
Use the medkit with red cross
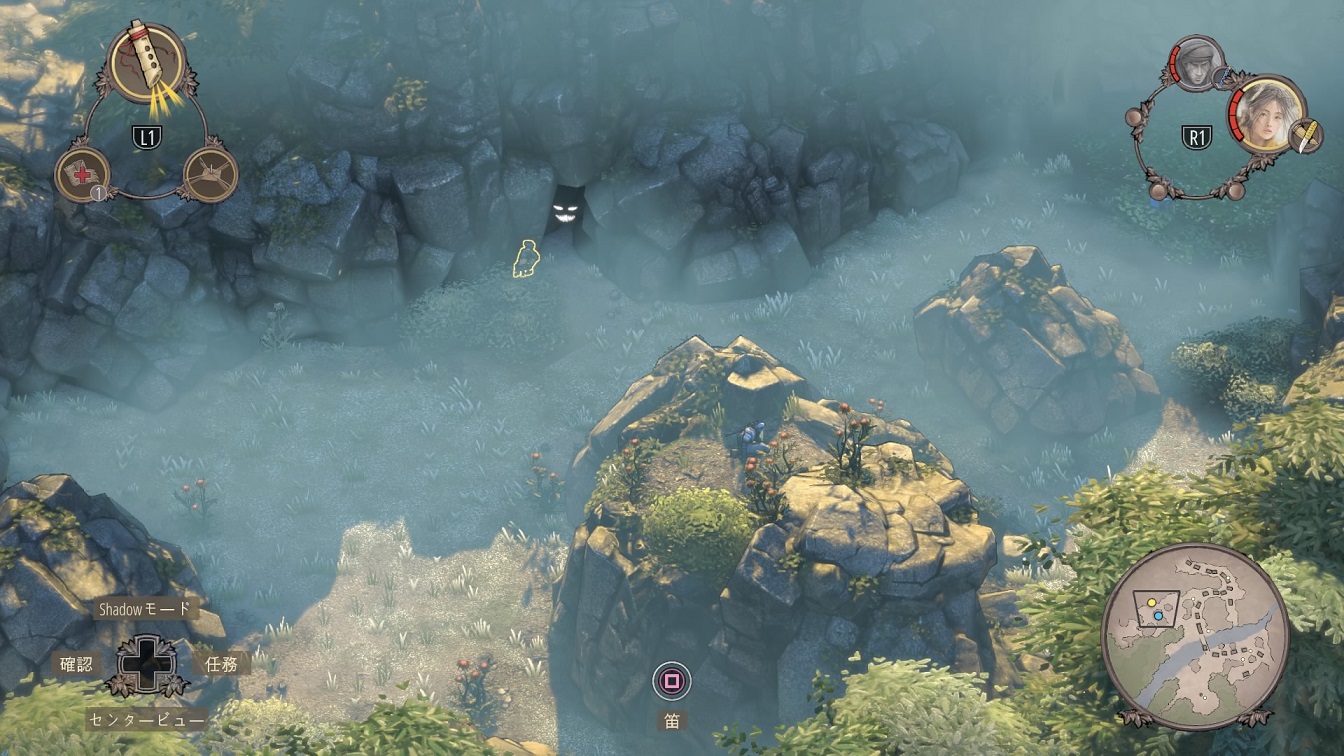point(81,174)
